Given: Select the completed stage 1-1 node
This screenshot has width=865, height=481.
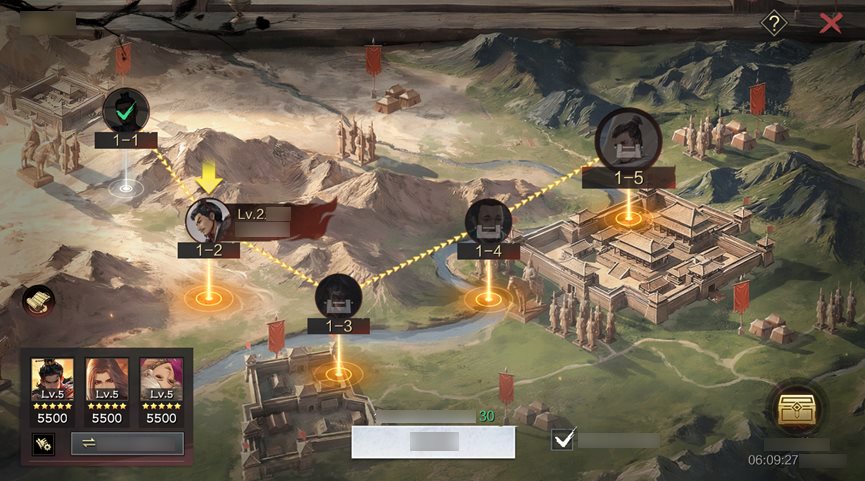Looking at the screenshot, I should 126,110.
